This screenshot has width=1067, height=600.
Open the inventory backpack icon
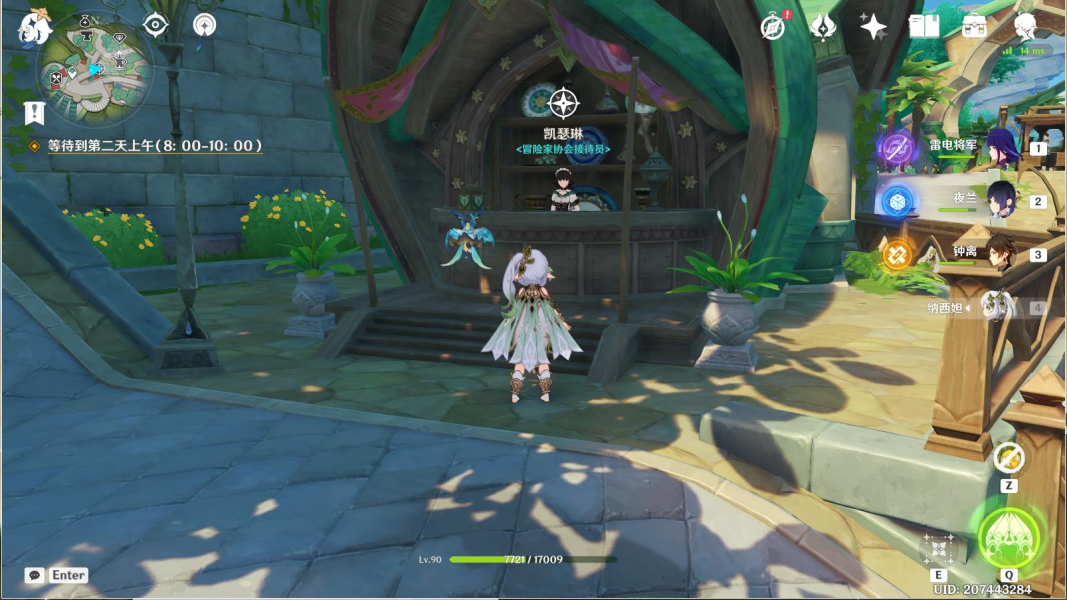click(974, 27)
